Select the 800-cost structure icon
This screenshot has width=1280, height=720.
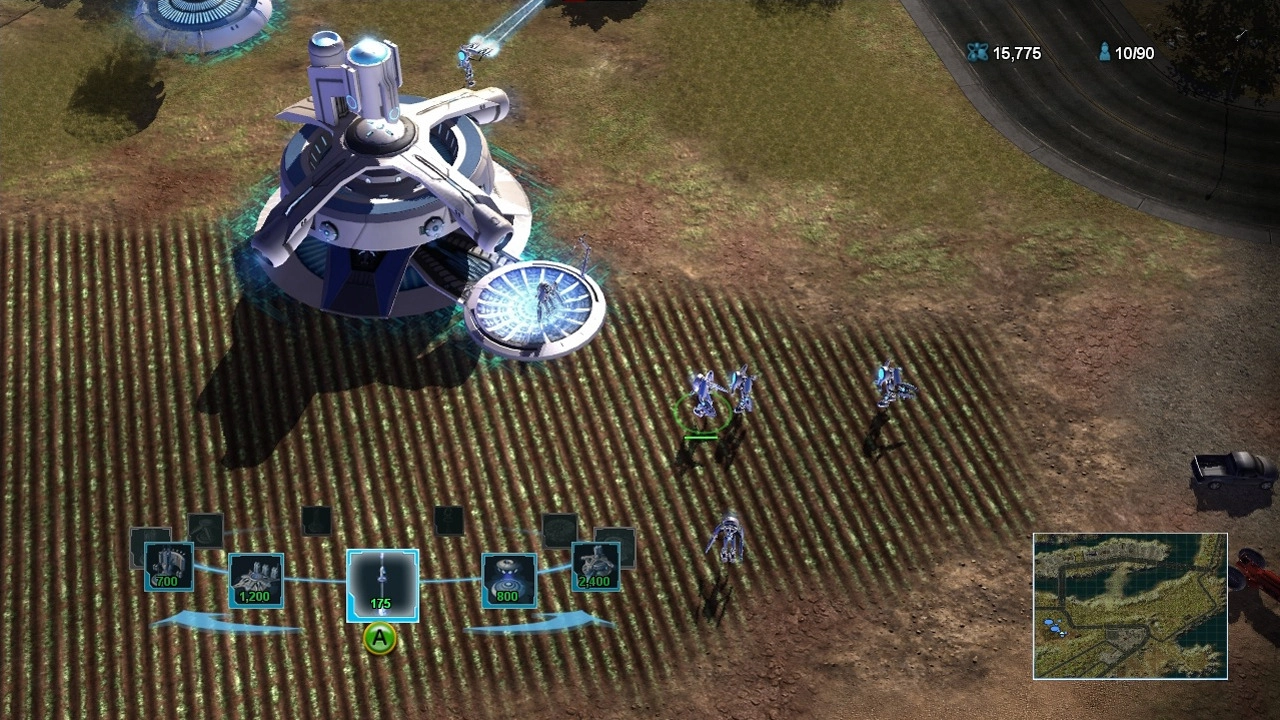tap(509, 580)
